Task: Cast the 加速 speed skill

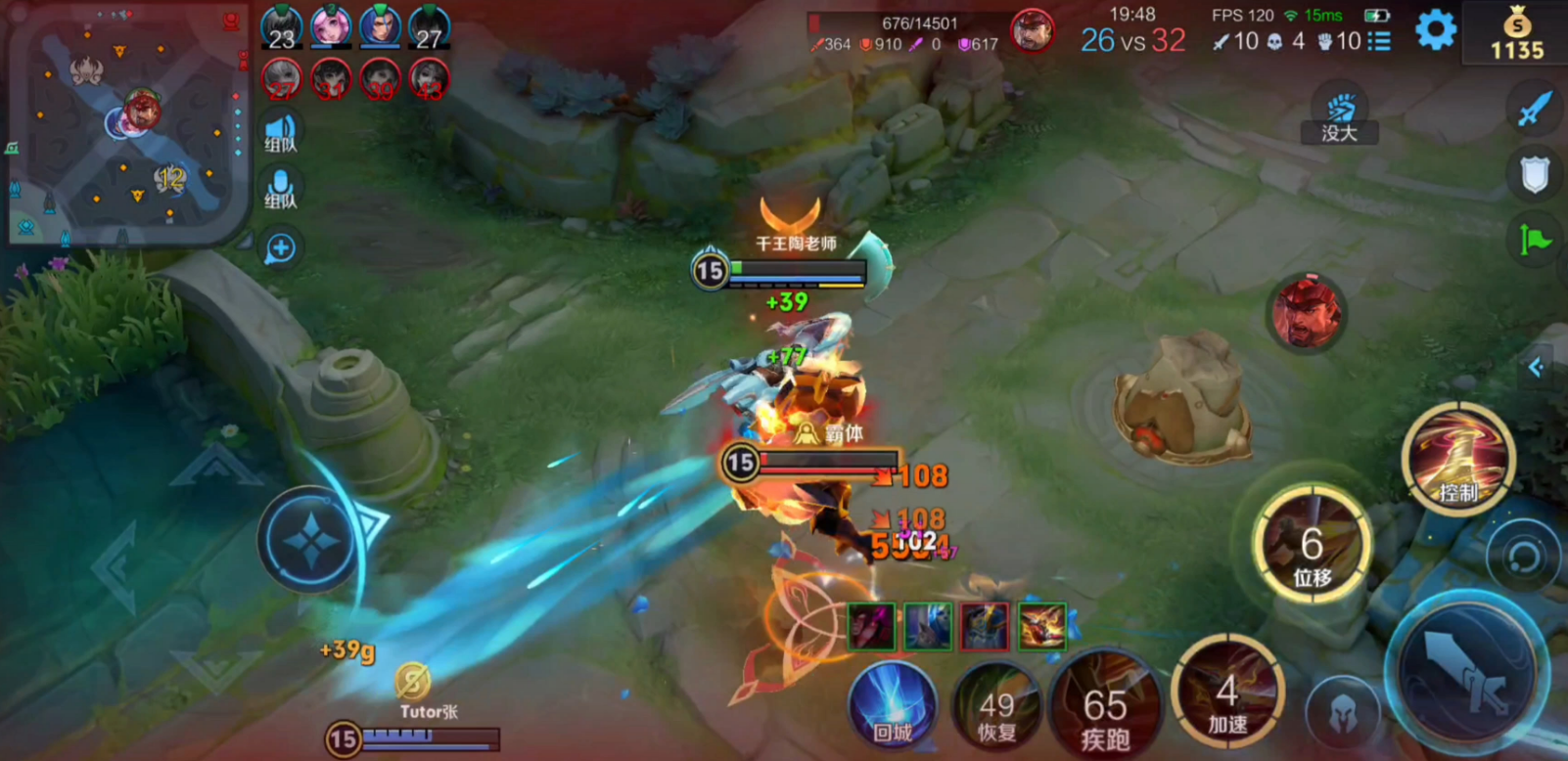Action: [x=1226, y=698]
